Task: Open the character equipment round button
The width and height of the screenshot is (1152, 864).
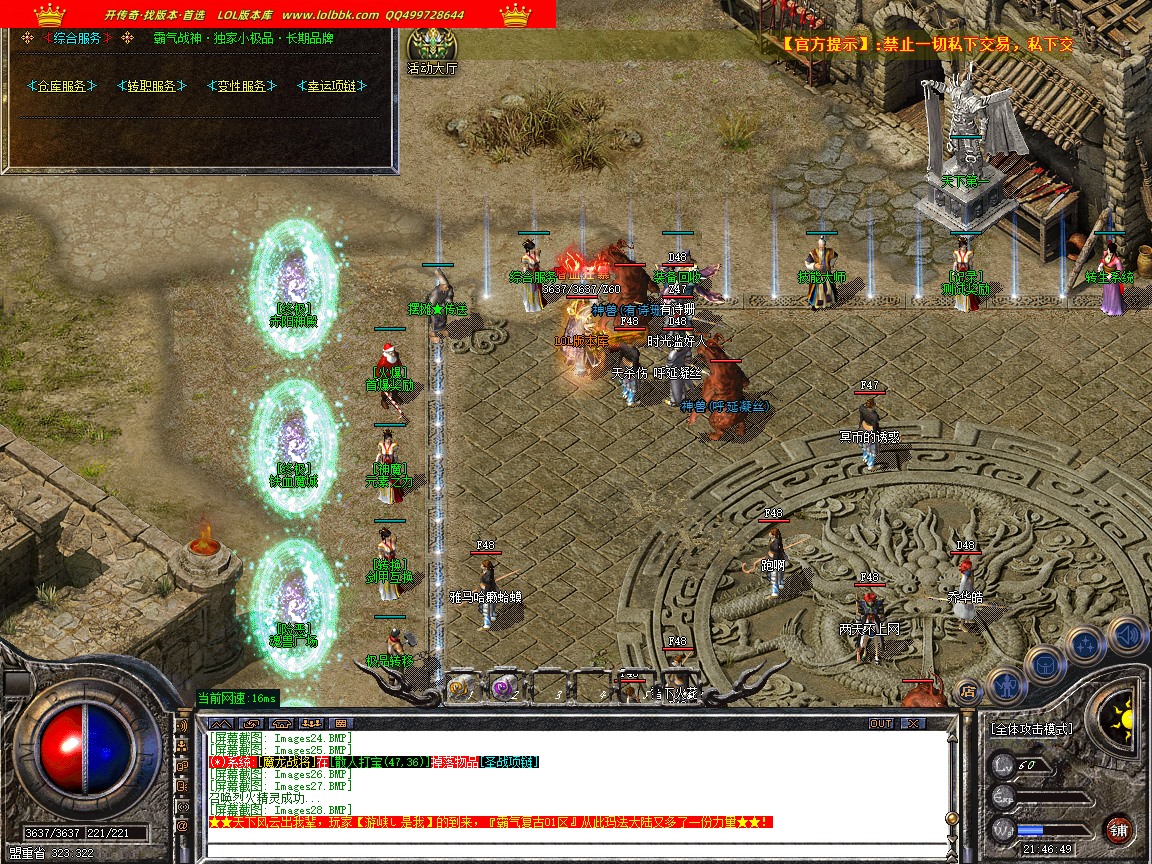Action: pyautogui.click(x=1005, y=682)
